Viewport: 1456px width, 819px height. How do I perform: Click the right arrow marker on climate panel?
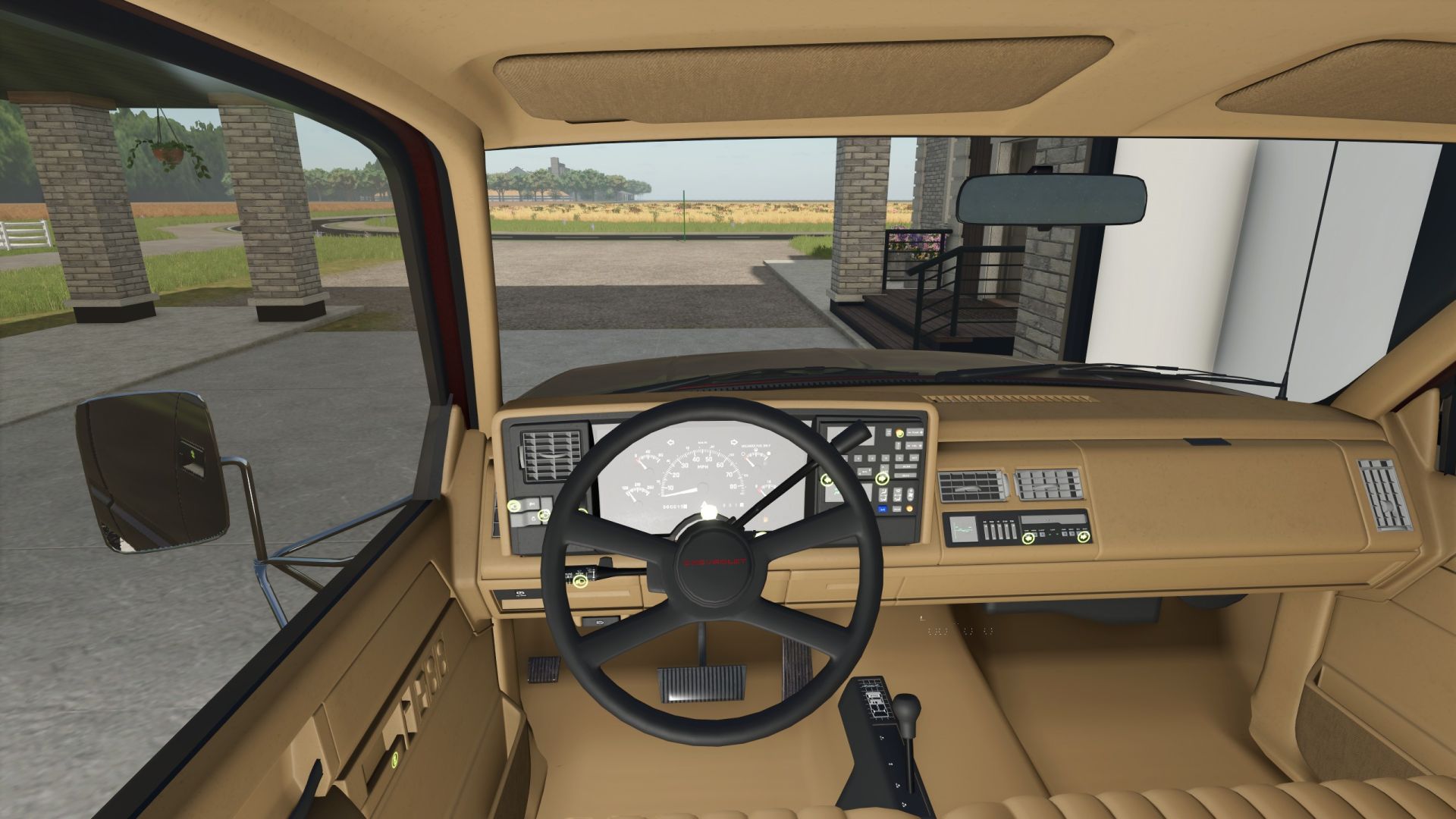pos(882,479)
